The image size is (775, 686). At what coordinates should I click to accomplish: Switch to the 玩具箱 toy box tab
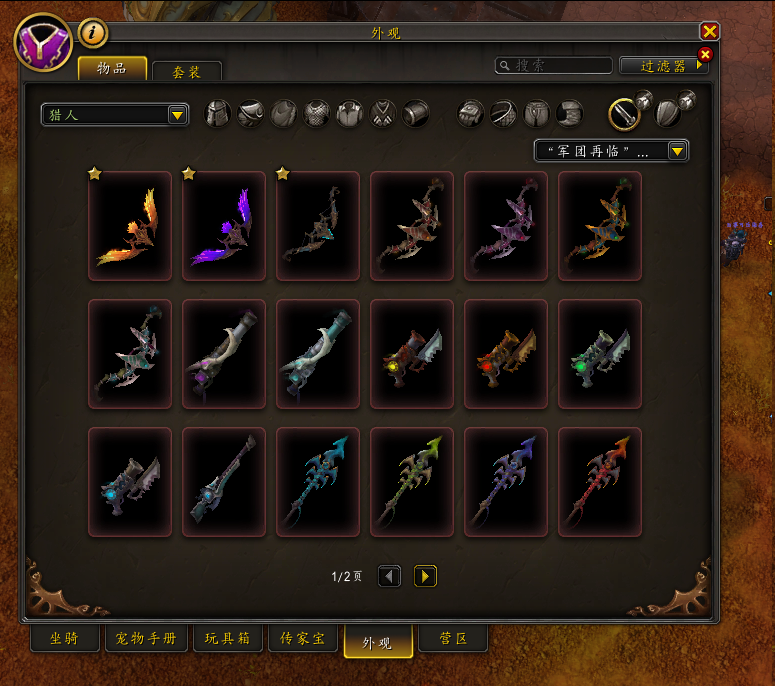tap(228, 639)
